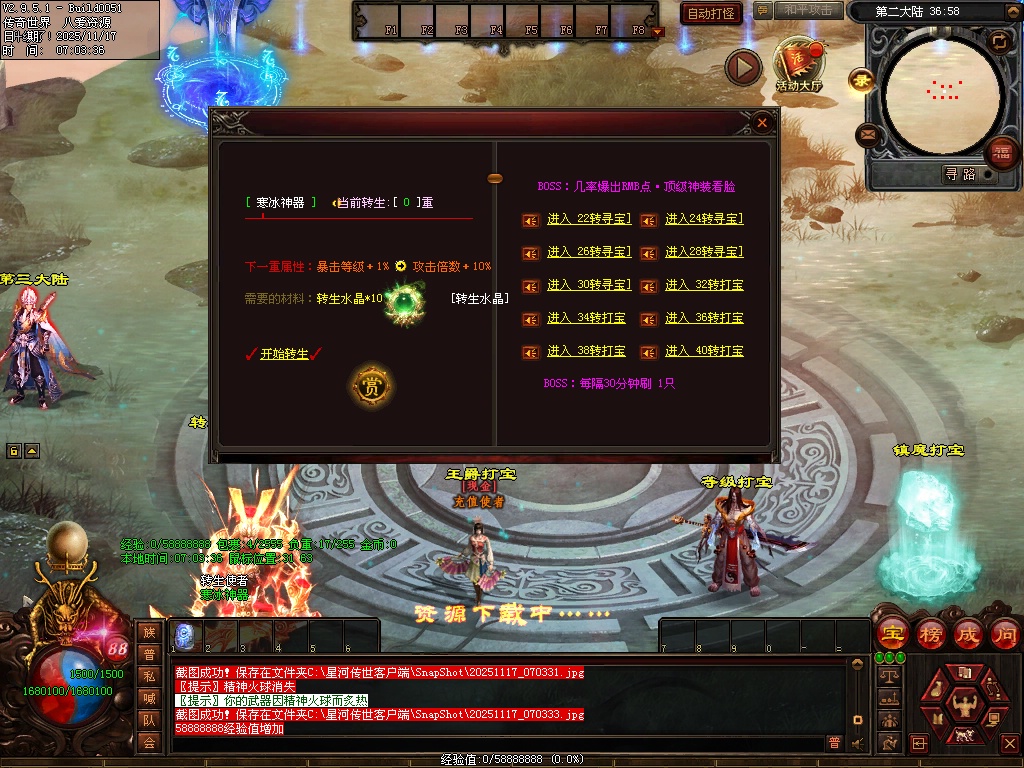Select the 进入30转寻宝 entry

pyautogui.click(x=588, y=285)
